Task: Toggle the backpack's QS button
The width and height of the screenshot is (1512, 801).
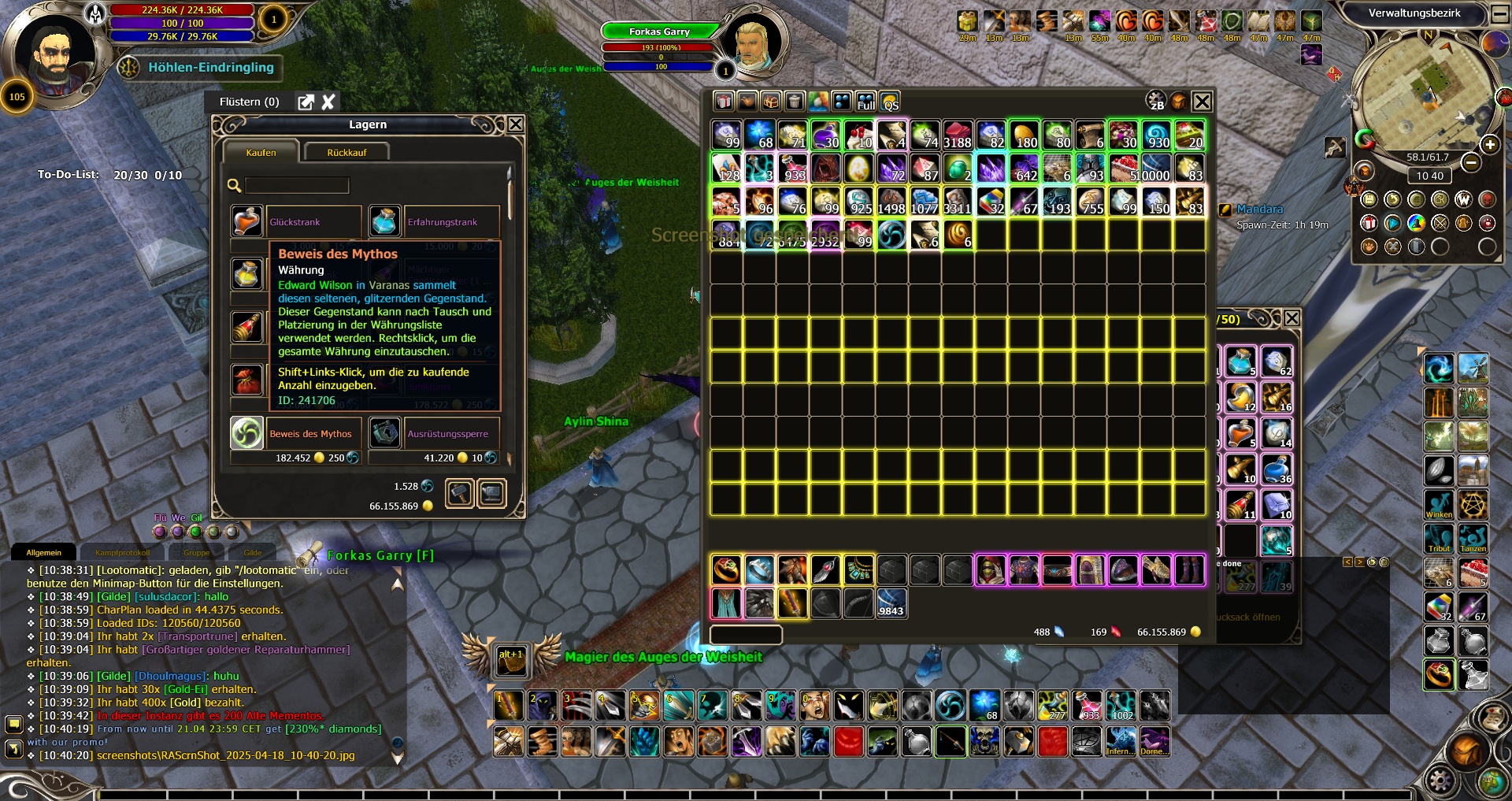Action: [x=890, y=102]
